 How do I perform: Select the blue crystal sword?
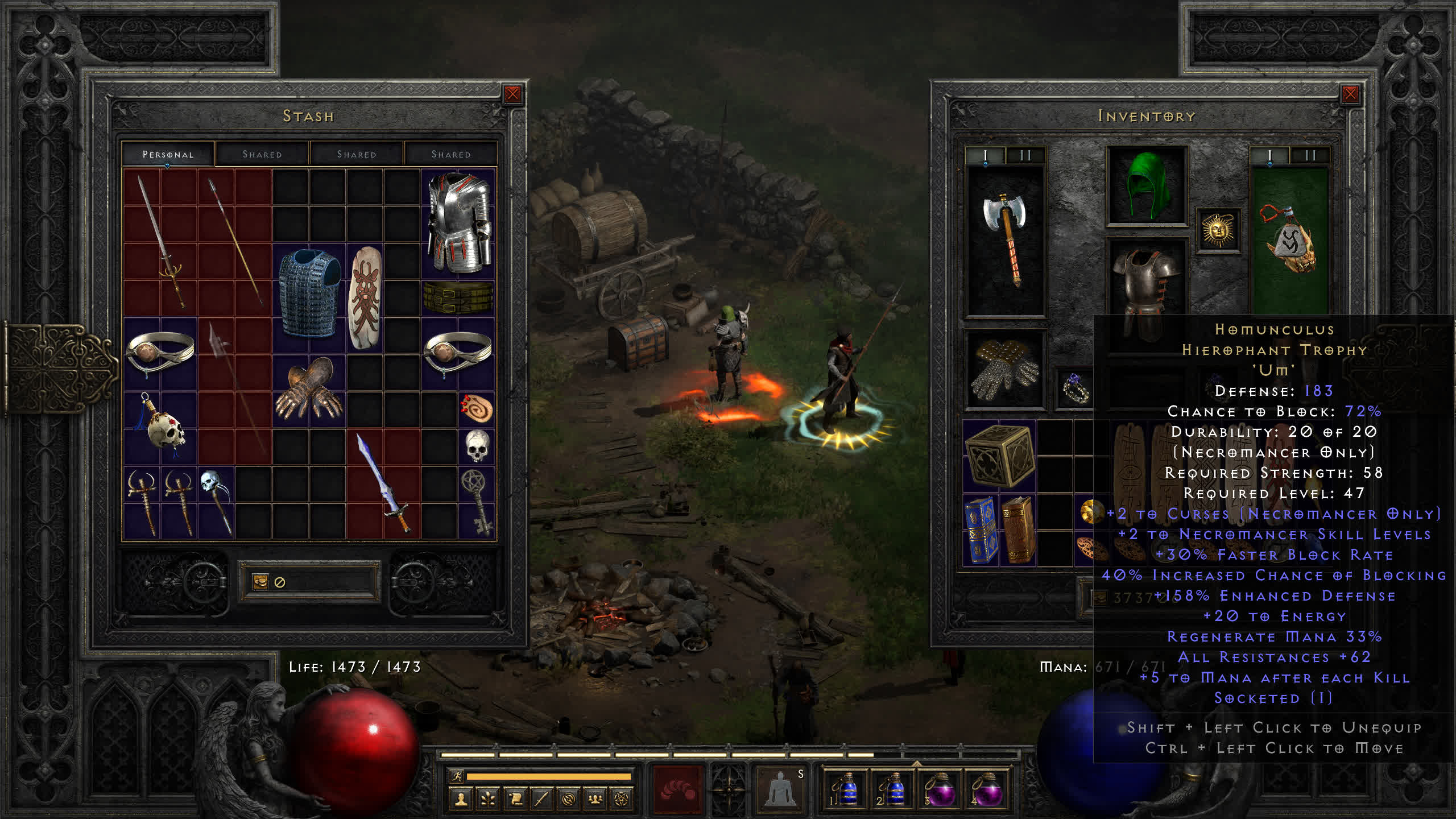click(x=383, y=483)
